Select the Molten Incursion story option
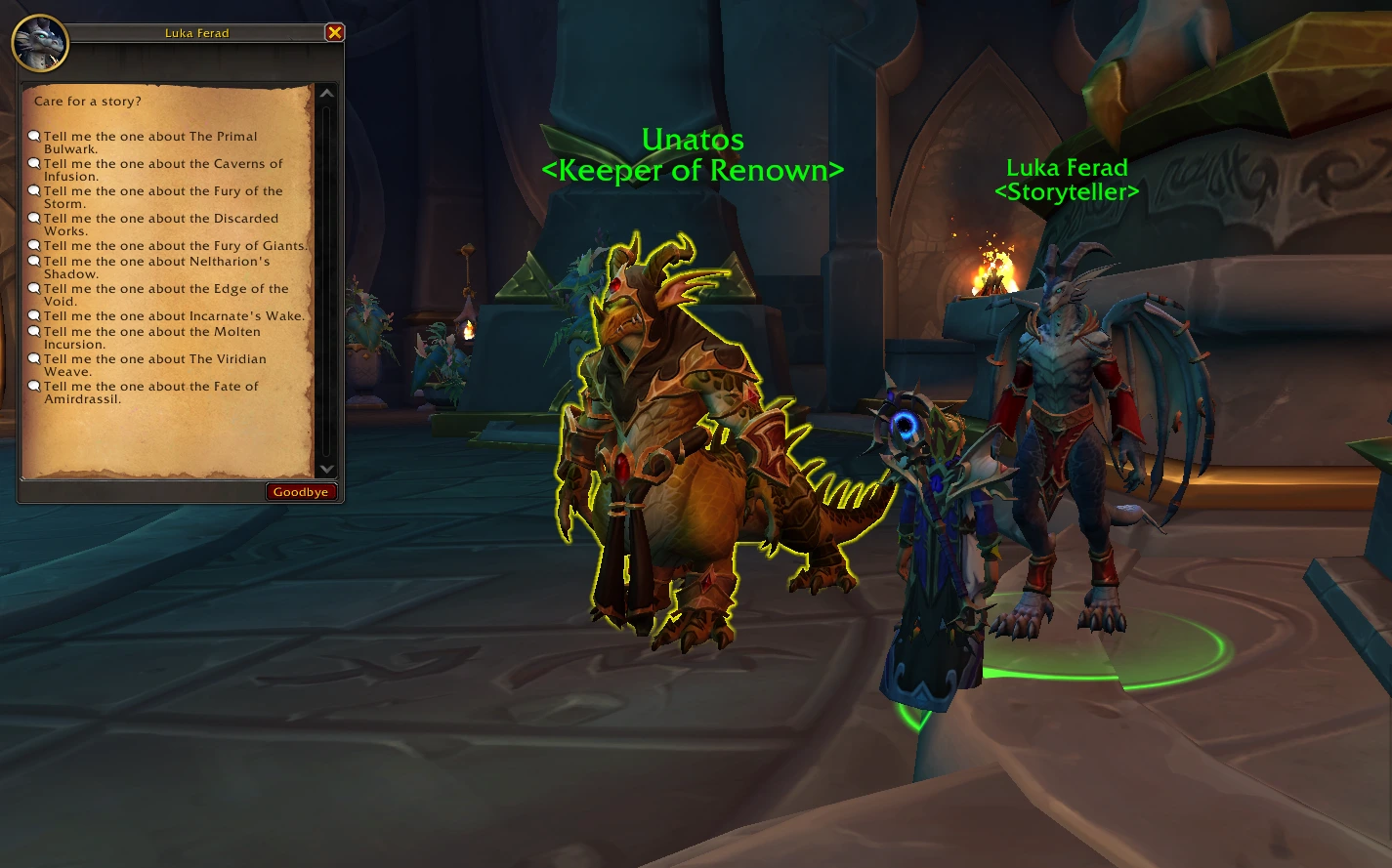1392x868 pixels. tap(151, 338)
